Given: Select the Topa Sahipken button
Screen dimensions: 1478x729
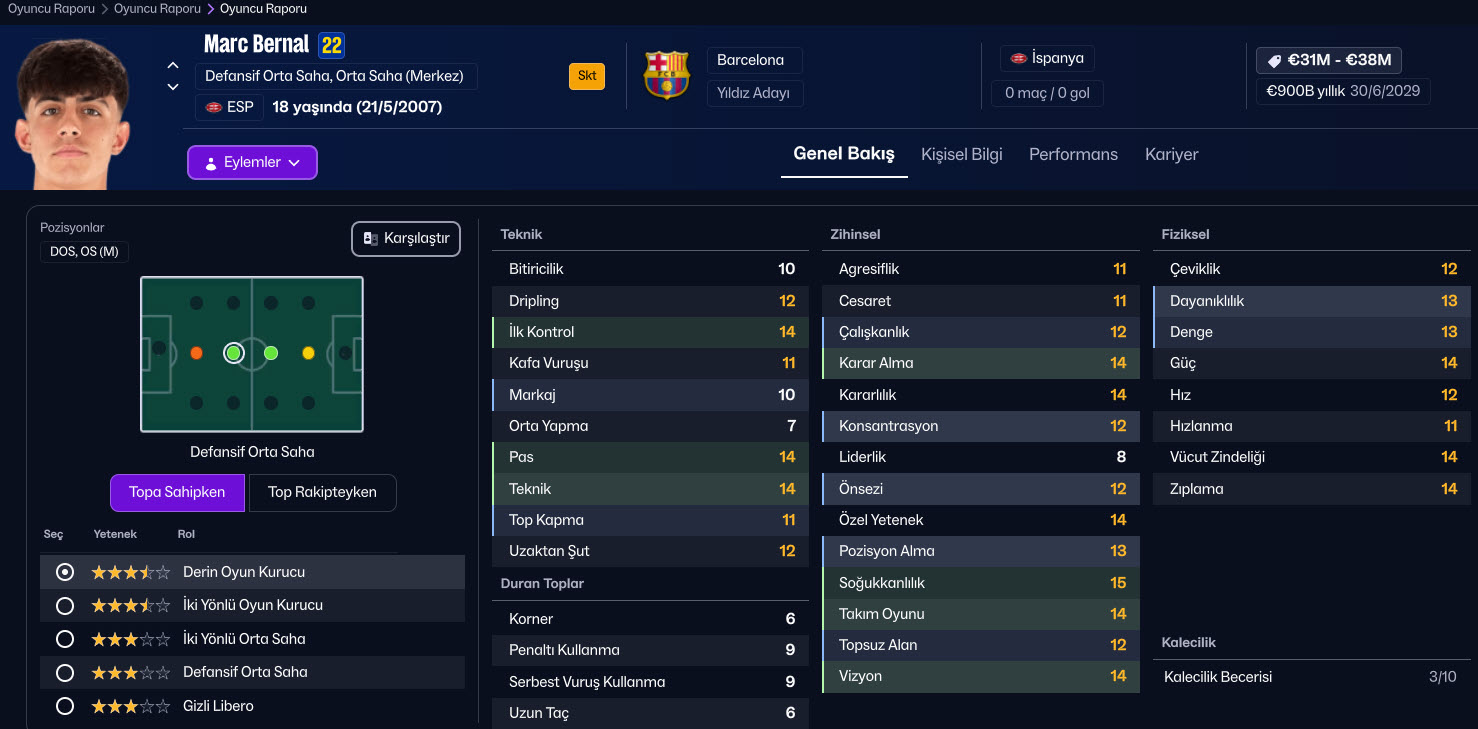Looking at the screenshot, I should point(177,492).
